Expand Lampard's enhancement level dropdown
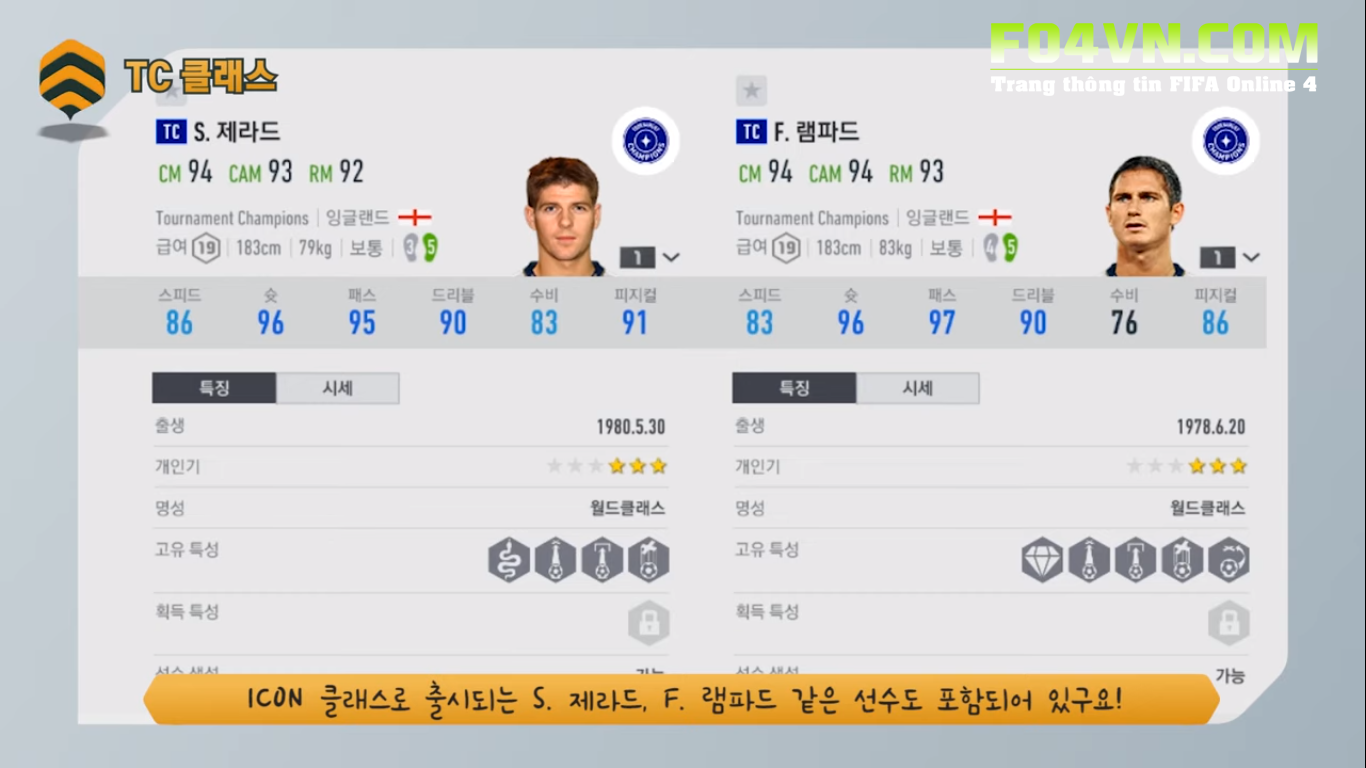Viewport: 1366px width, 768px height. [1231, 257]
